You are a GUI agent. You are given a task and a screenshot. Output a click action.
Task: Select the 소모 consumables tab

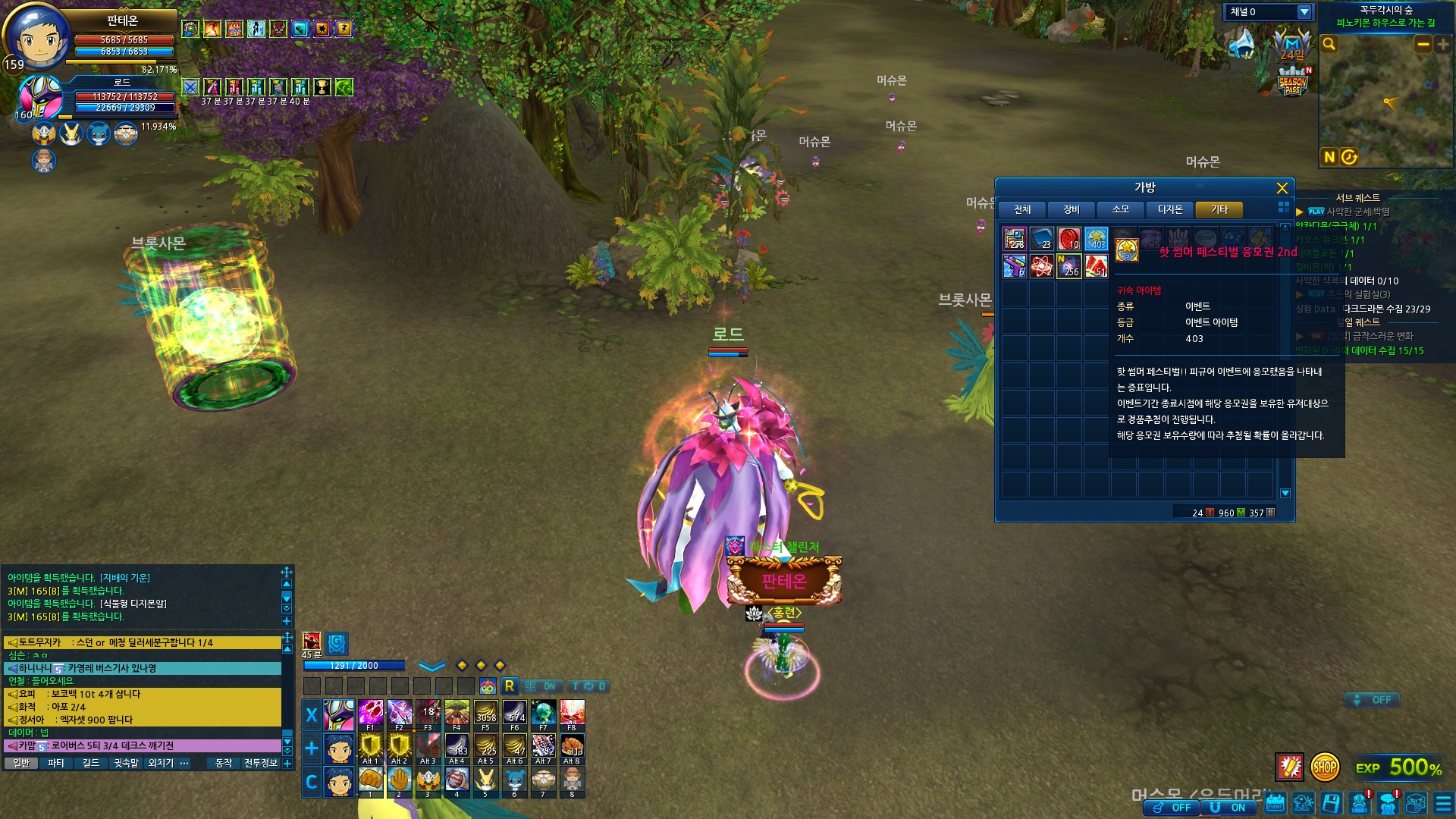[1121, 209]
